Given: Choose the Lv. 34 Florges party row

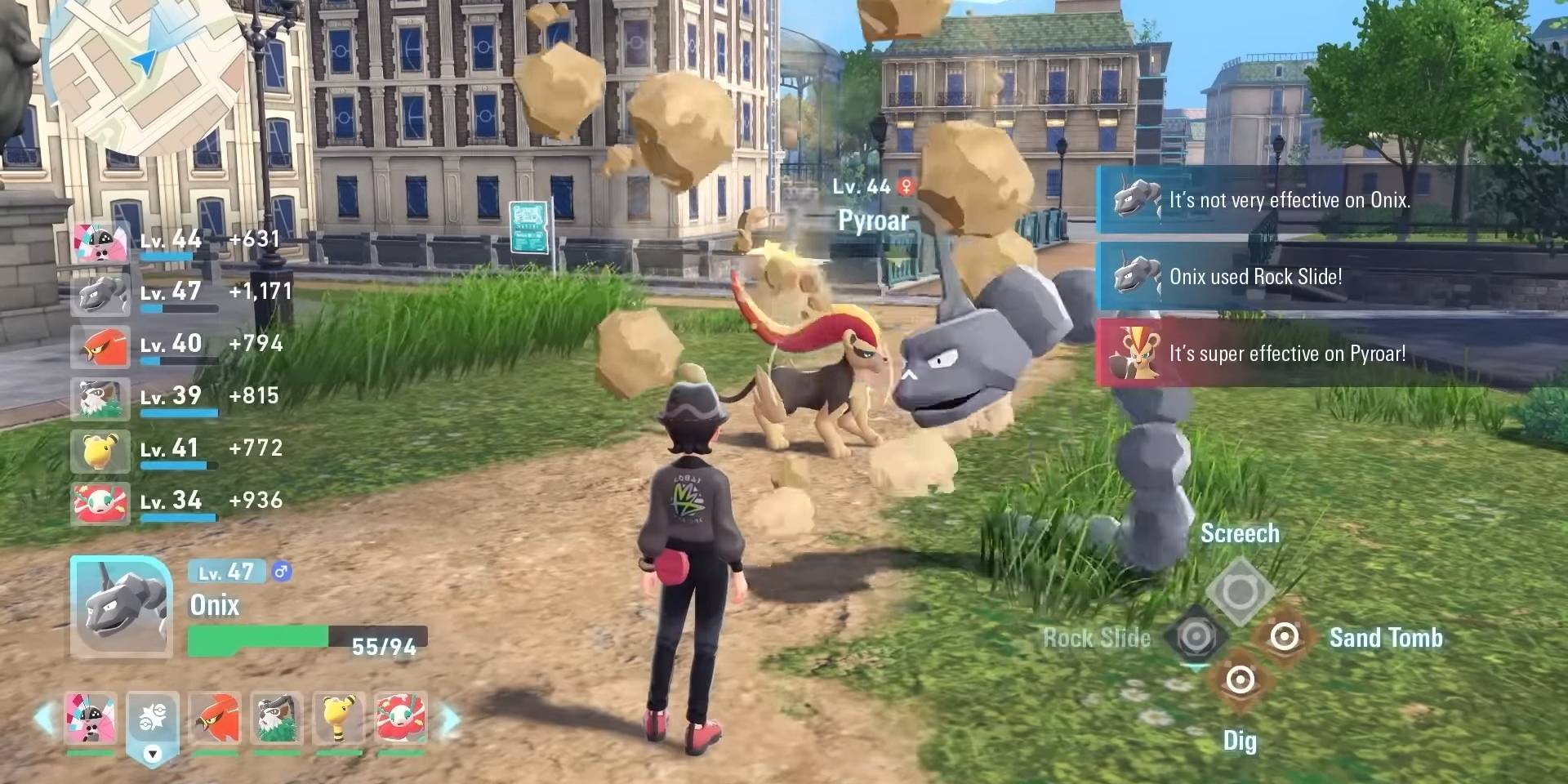Looking at the screenshot, I should point(181,502).
